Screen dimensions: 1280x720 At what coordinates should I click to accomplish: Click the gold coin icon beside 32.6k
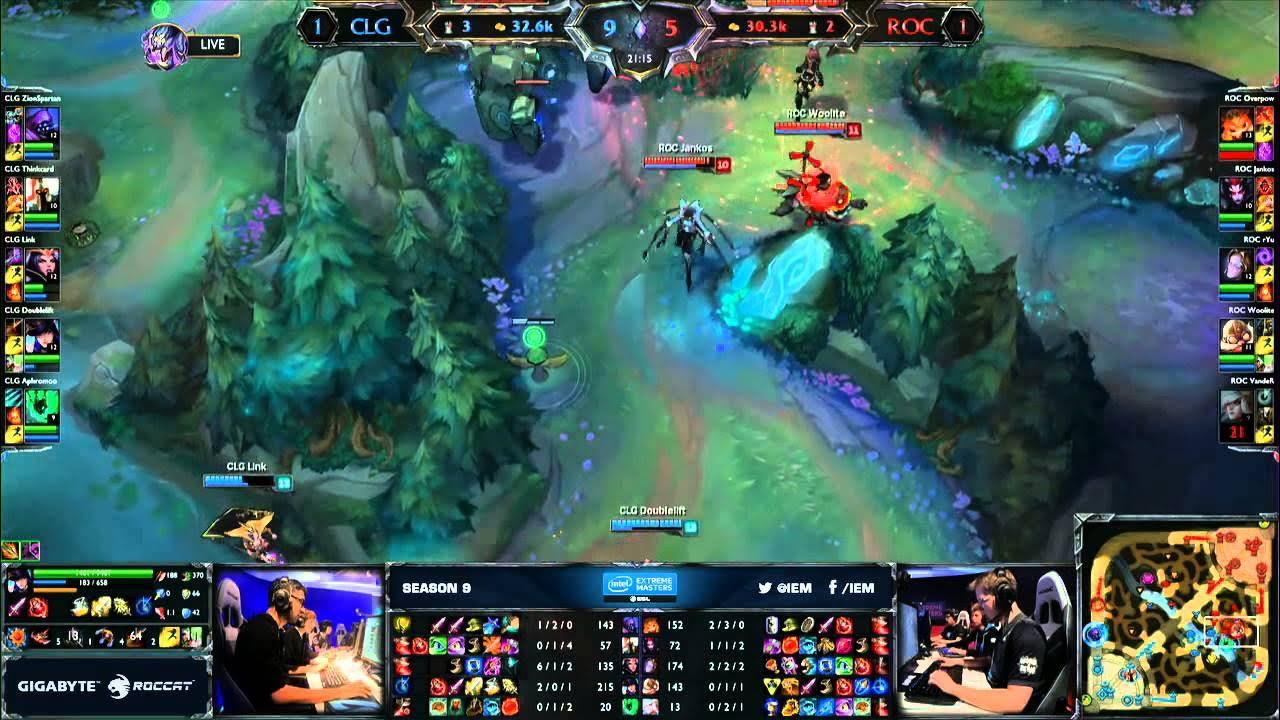pyautogui.click(x=499, y=25)
